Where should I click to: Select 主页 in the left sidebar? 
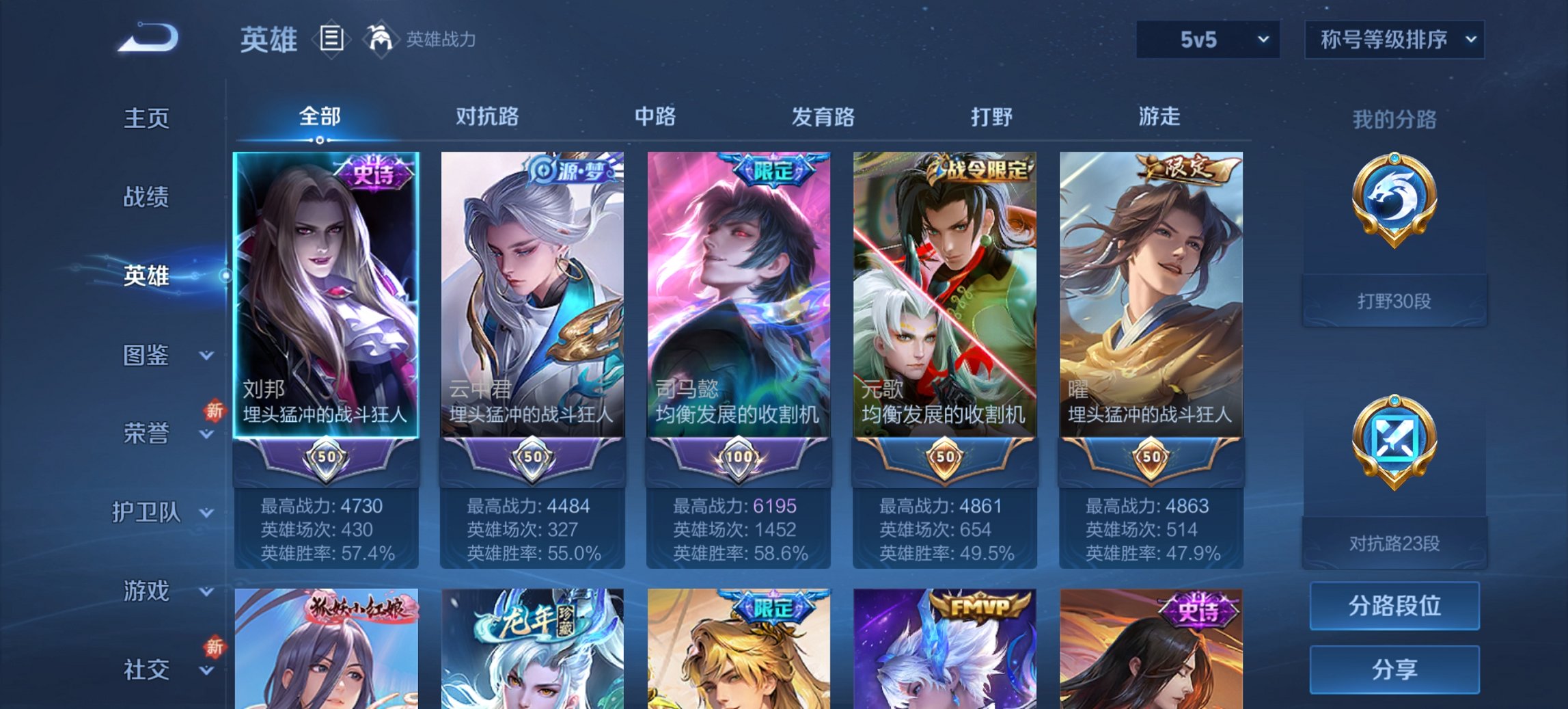pyautogui.click(x=146, y=118)
